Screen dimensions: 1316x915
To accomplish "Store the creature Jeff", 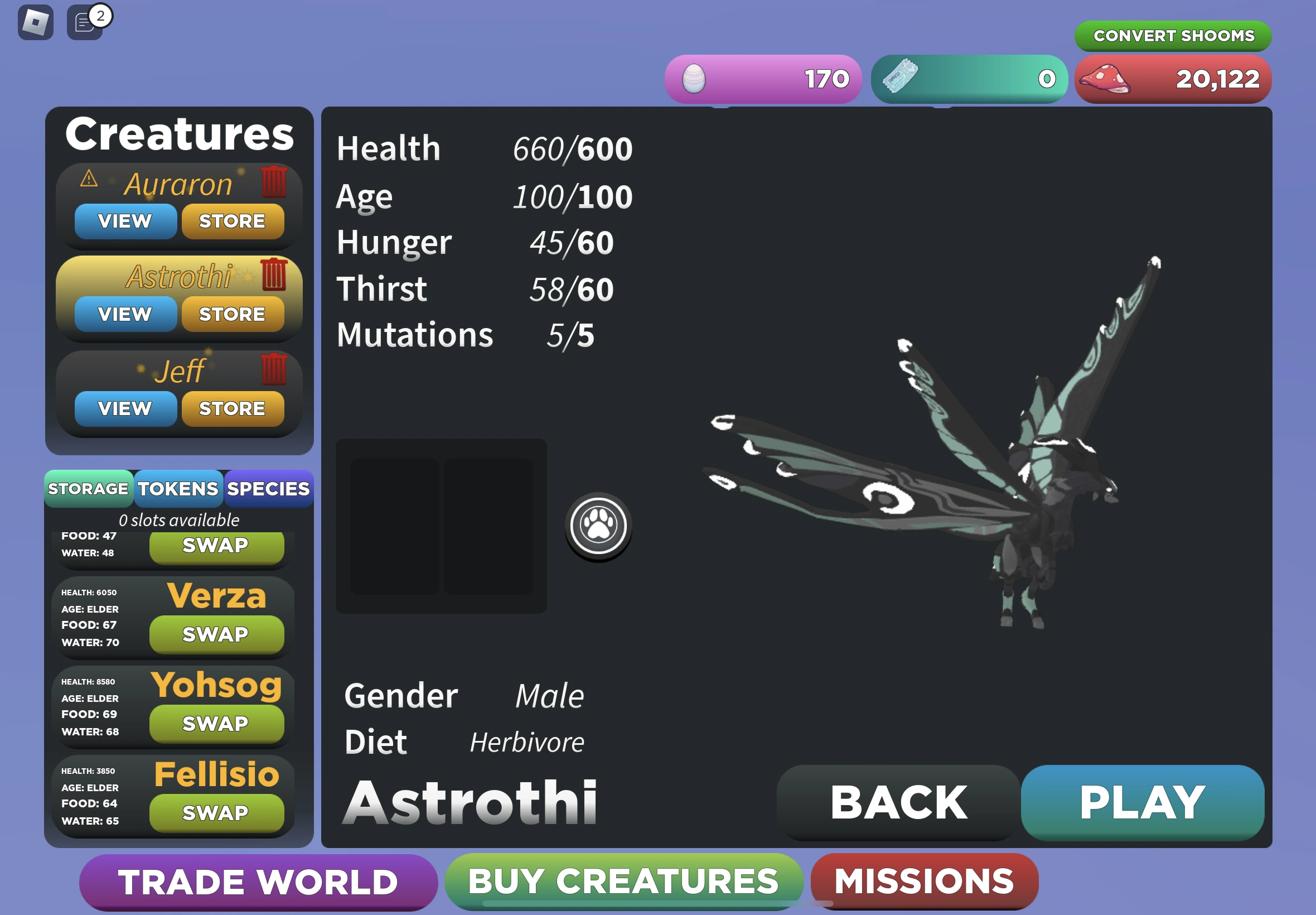I will (x=233, y=408).
